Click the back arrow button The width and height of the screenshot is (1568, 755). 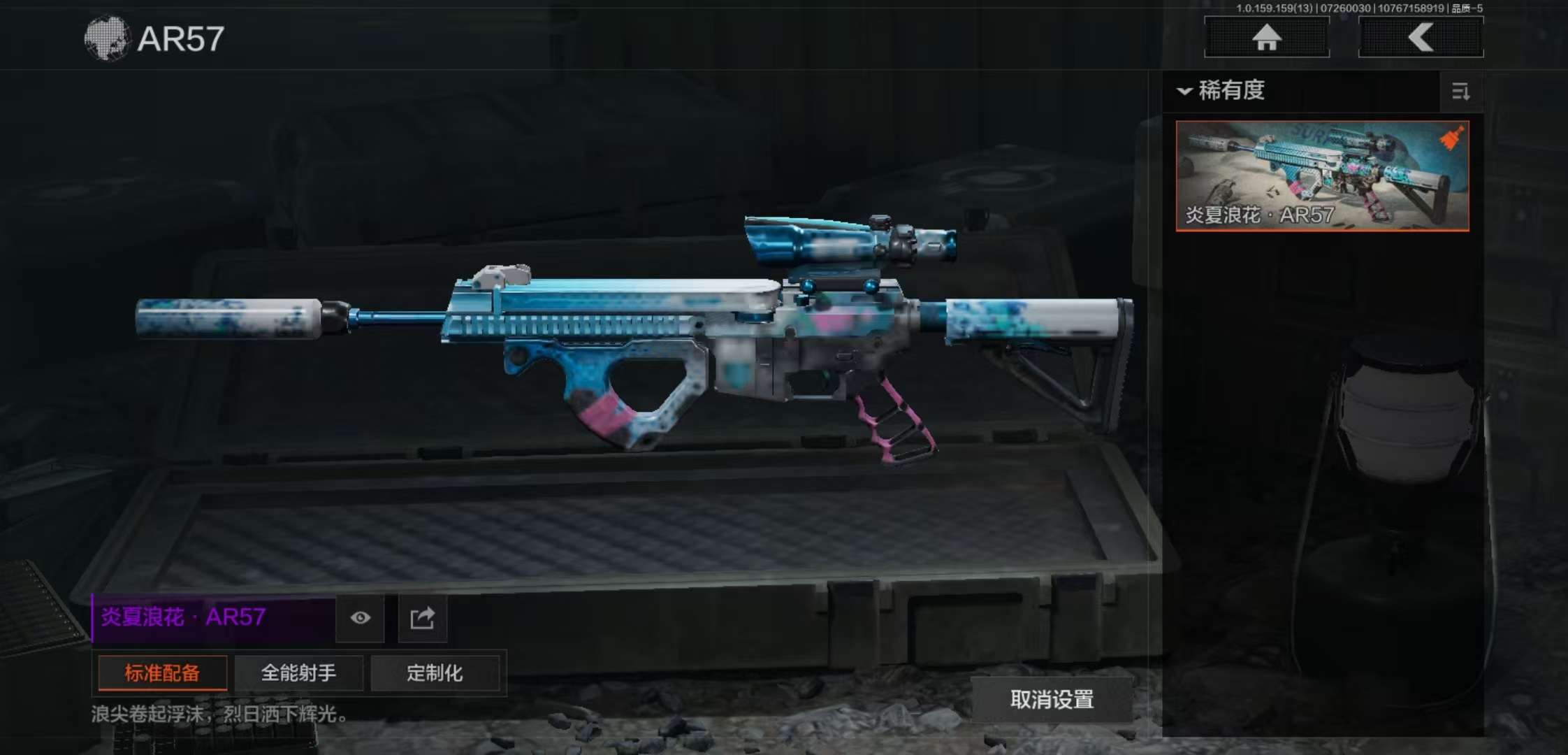tap(1421, 38)
